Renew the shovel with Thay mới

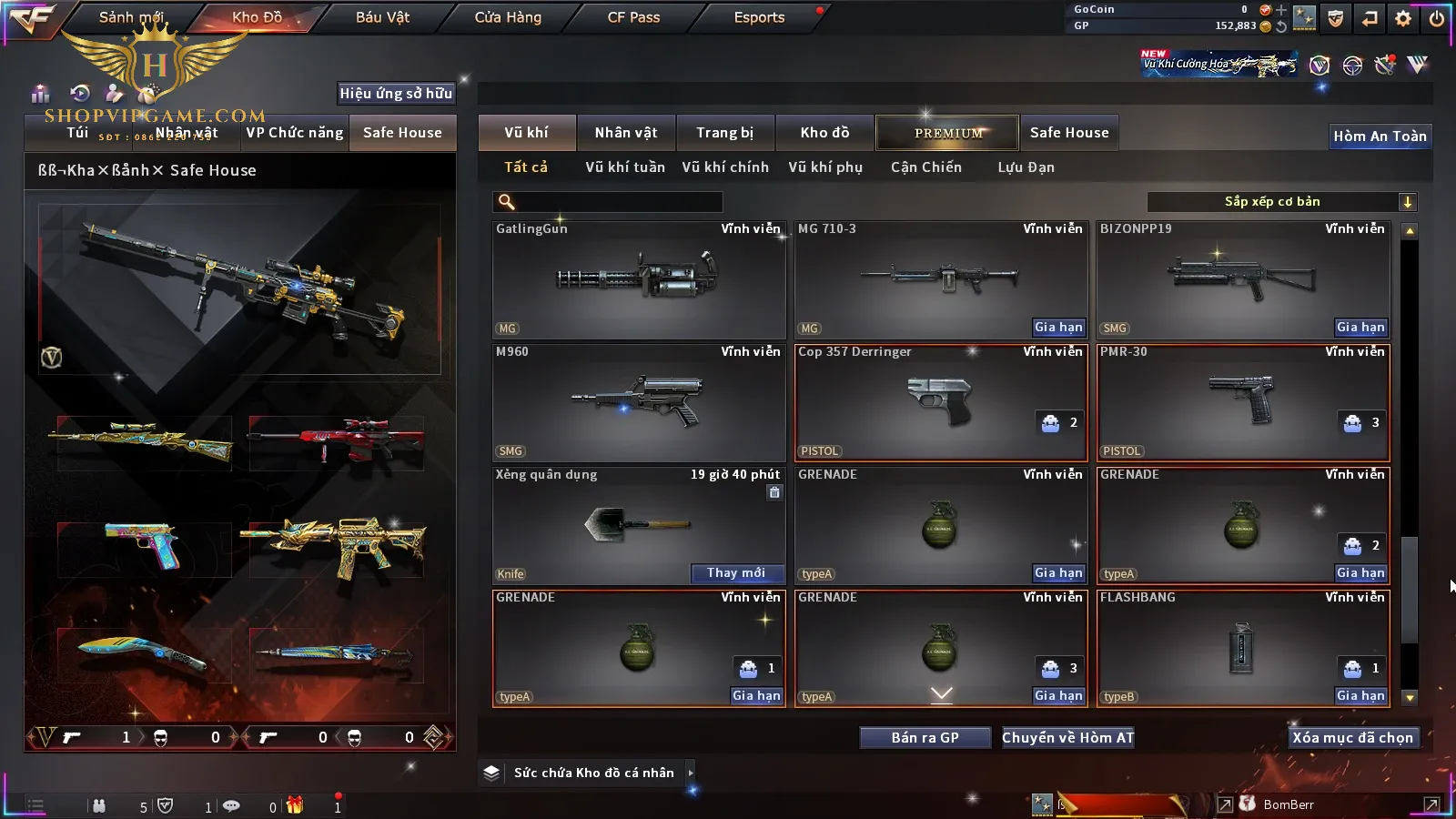[x=736, y=573]
